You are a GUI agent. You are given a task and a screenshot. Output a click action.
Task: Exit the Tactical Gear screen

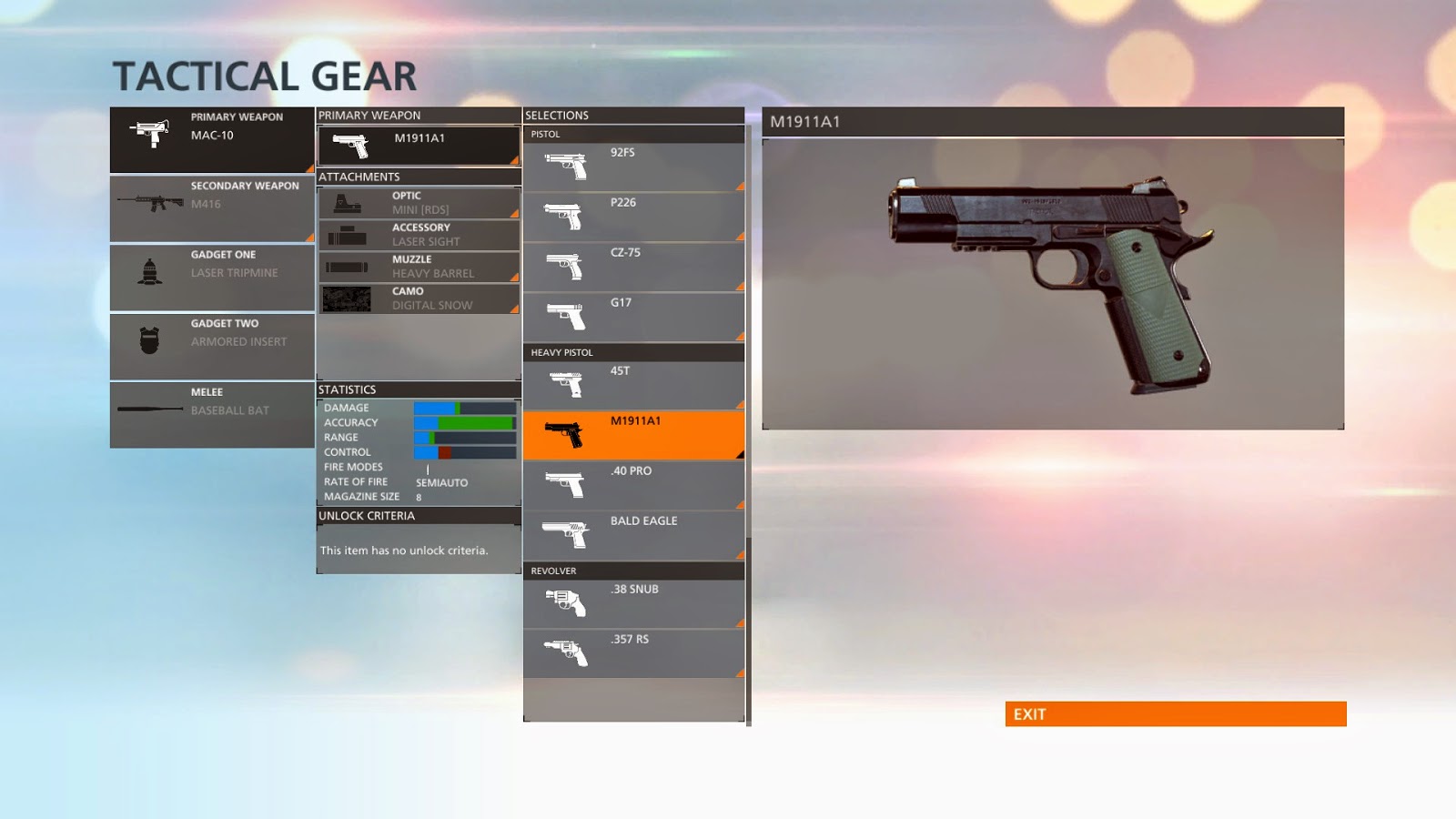pos(1175,714)
